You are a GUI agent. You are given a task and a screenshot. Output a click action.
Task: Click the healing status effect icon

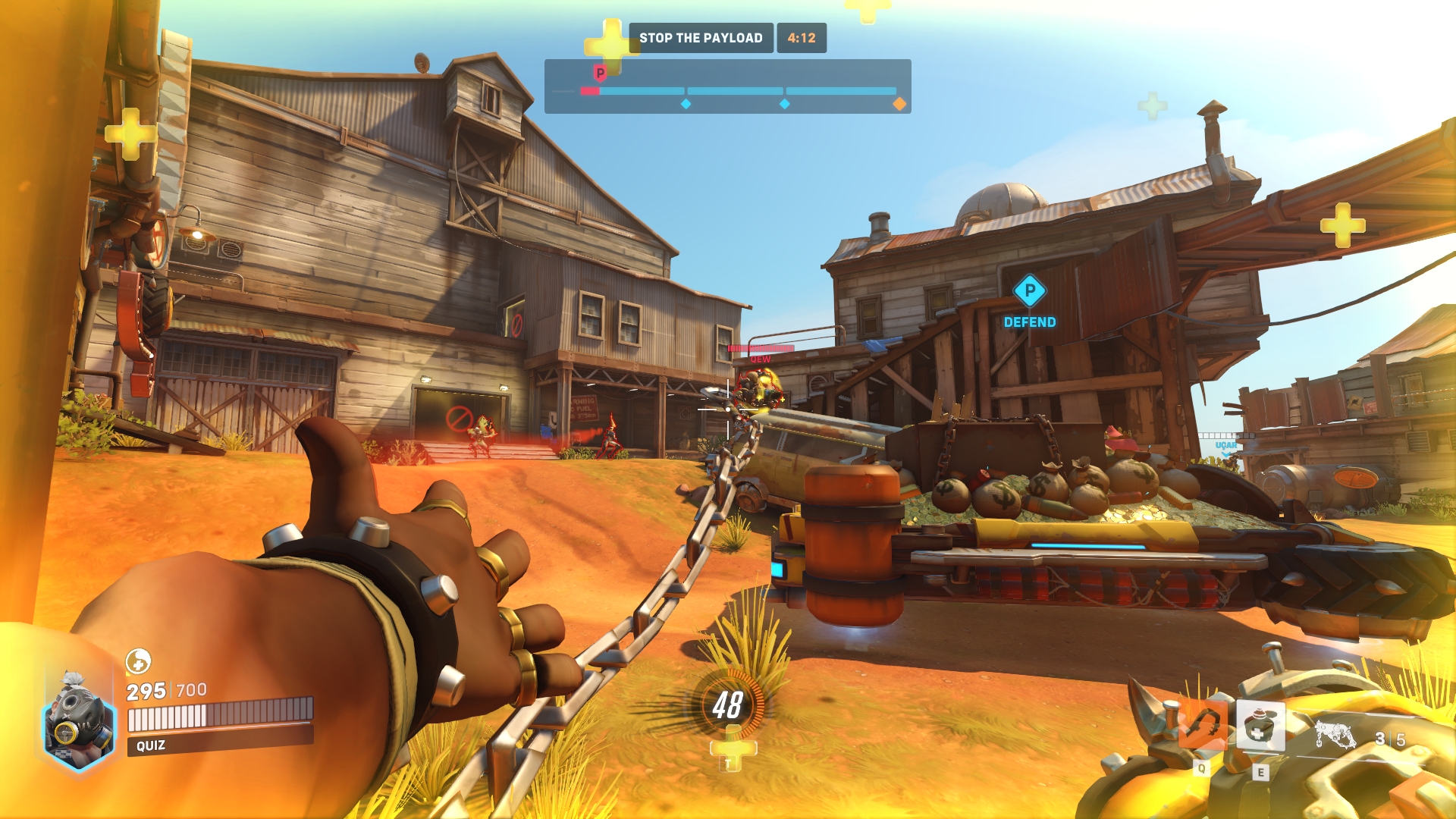tap(138, 661)
